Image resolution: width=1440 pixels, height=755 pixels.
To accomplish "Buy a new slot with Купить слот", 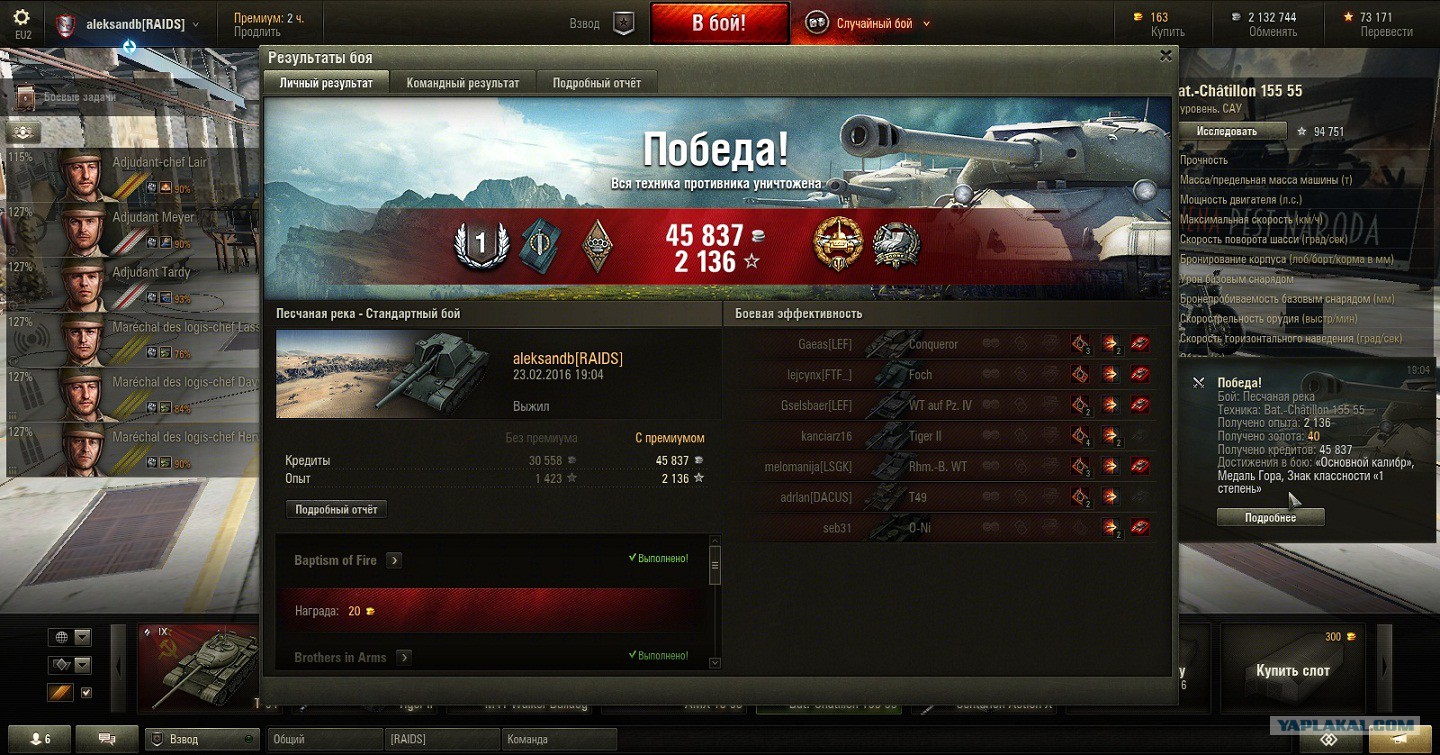I will [1292, 670].
